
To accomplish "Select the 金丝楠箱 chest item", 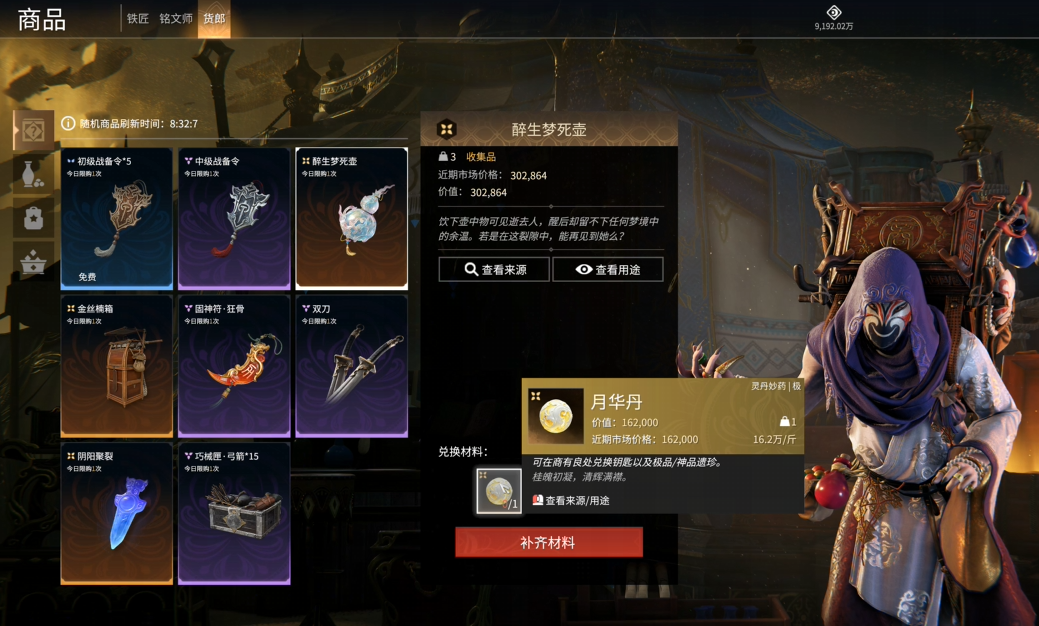I will coord(116,366).
